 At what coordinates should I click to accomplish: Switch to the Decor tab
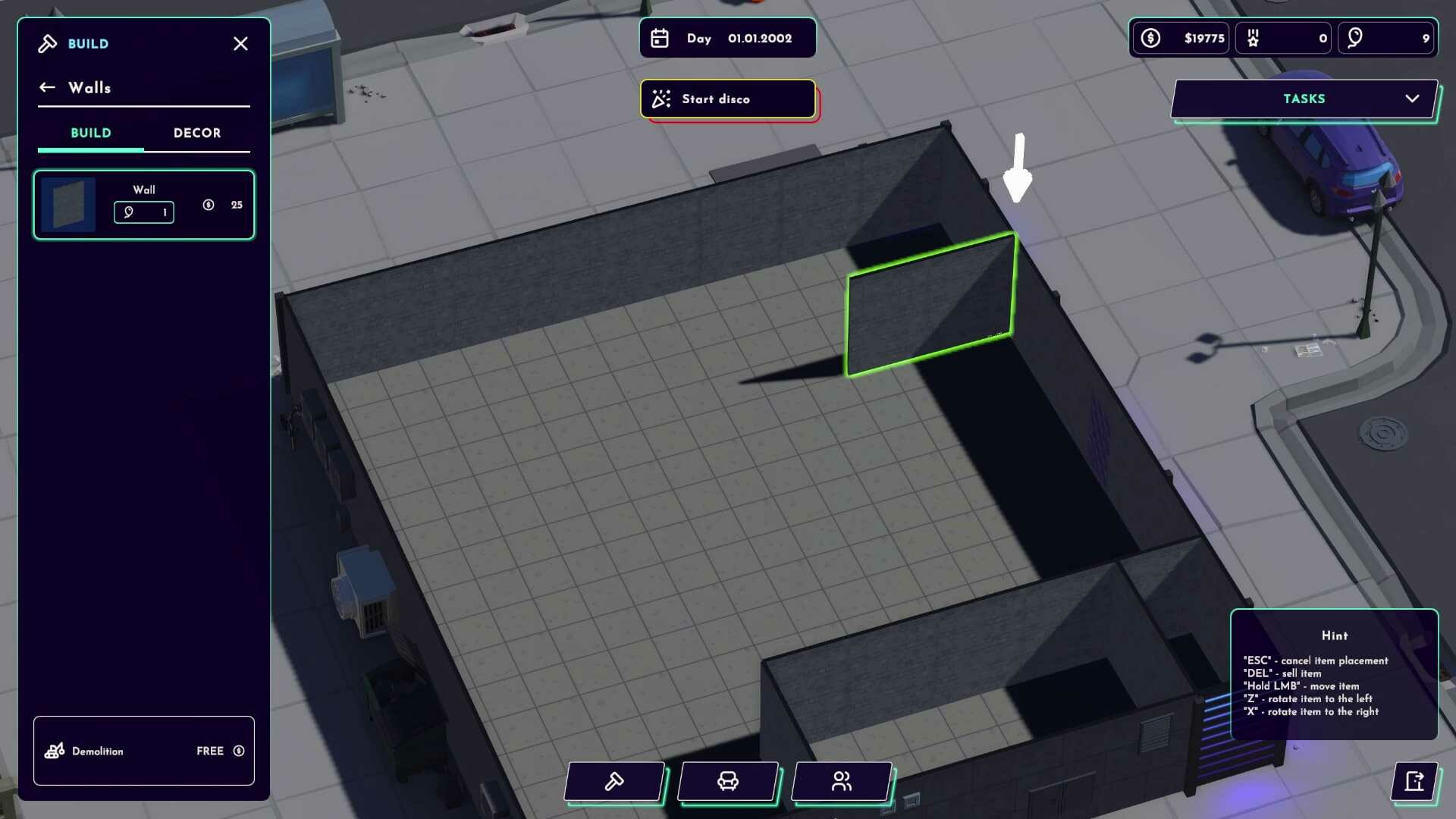(197, 133)
